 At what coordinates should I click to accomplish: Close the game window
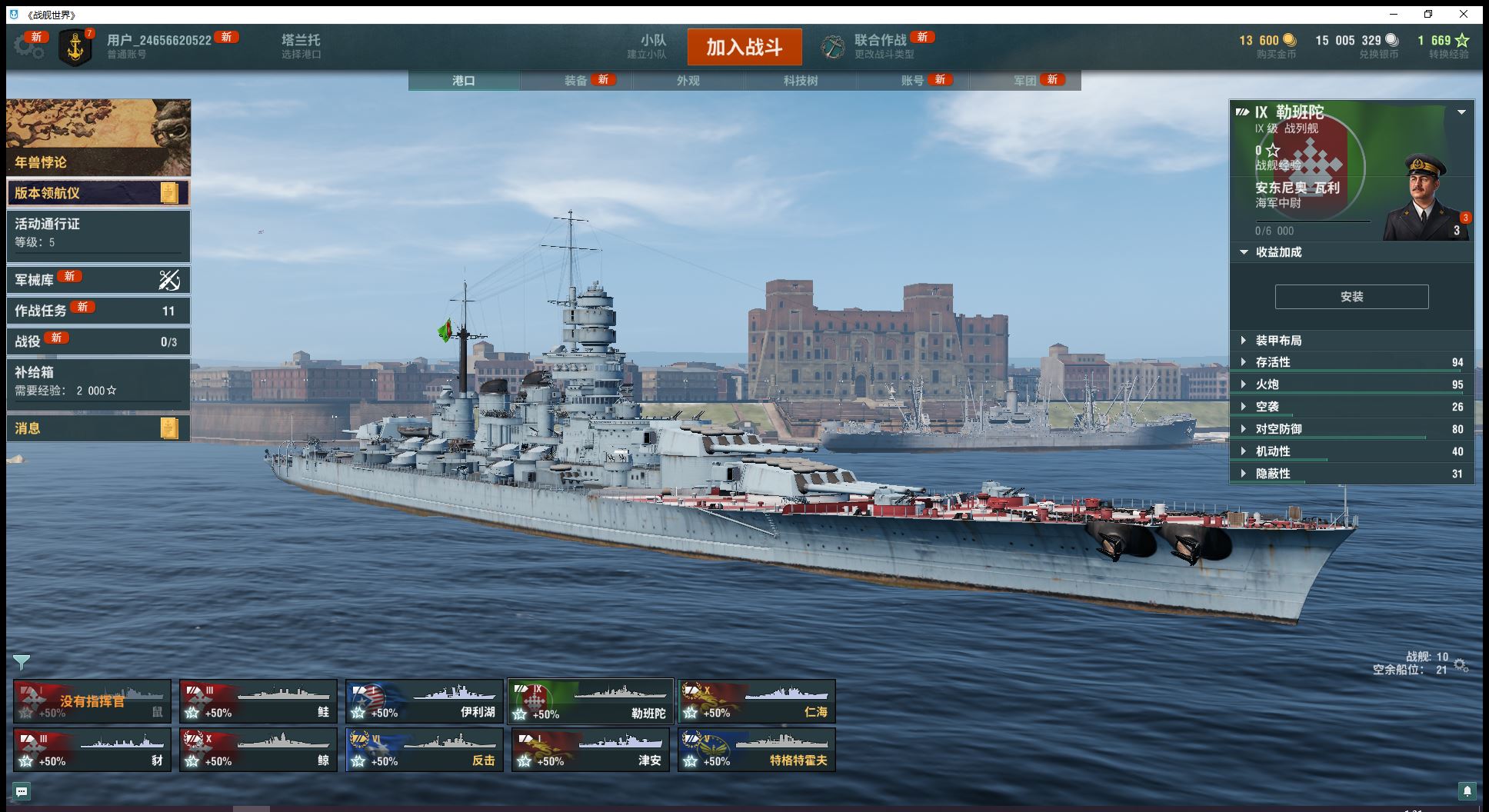tap(1464, 14)
